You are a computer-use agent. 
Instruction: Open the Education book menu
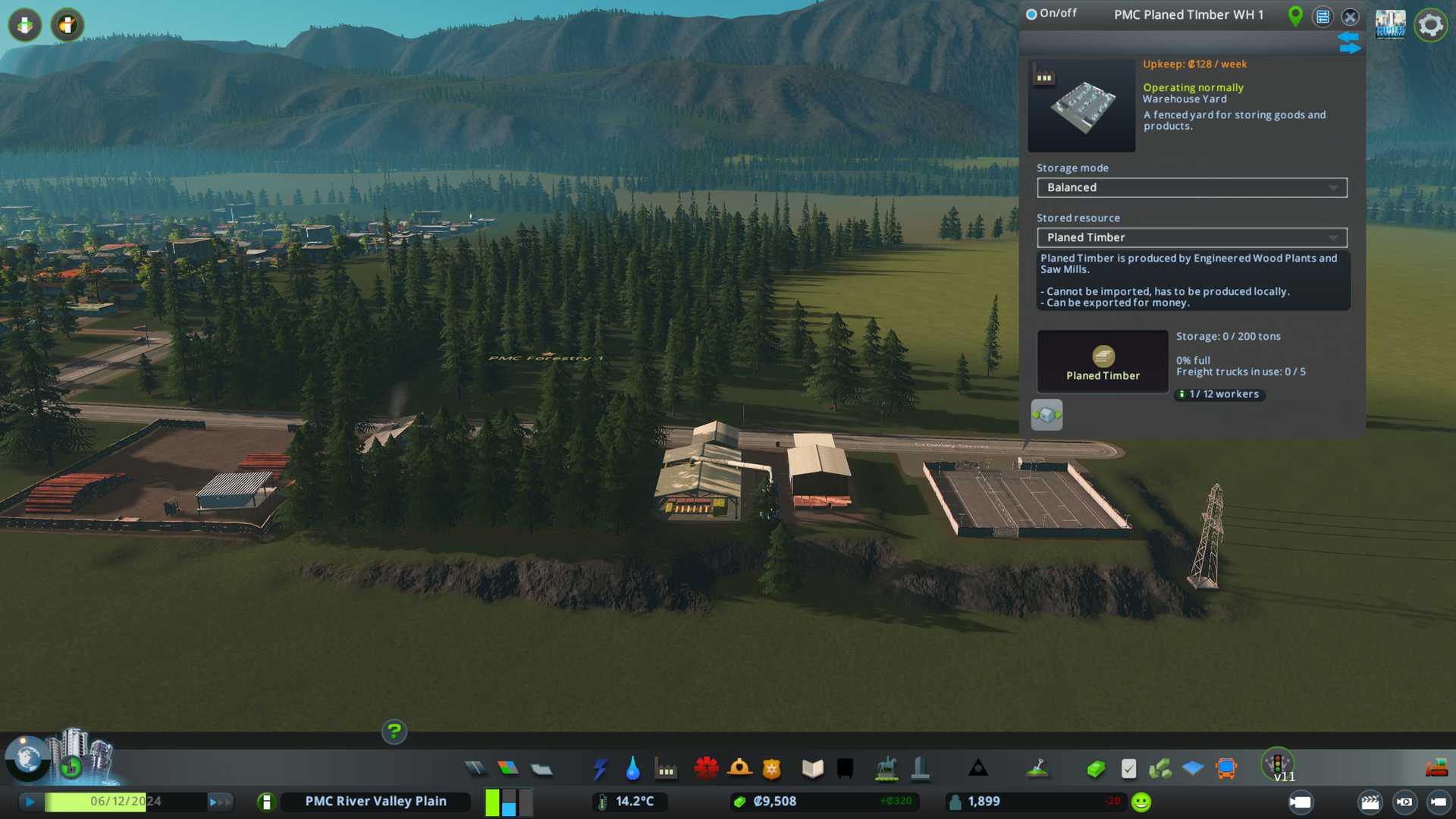pos(812,769)
